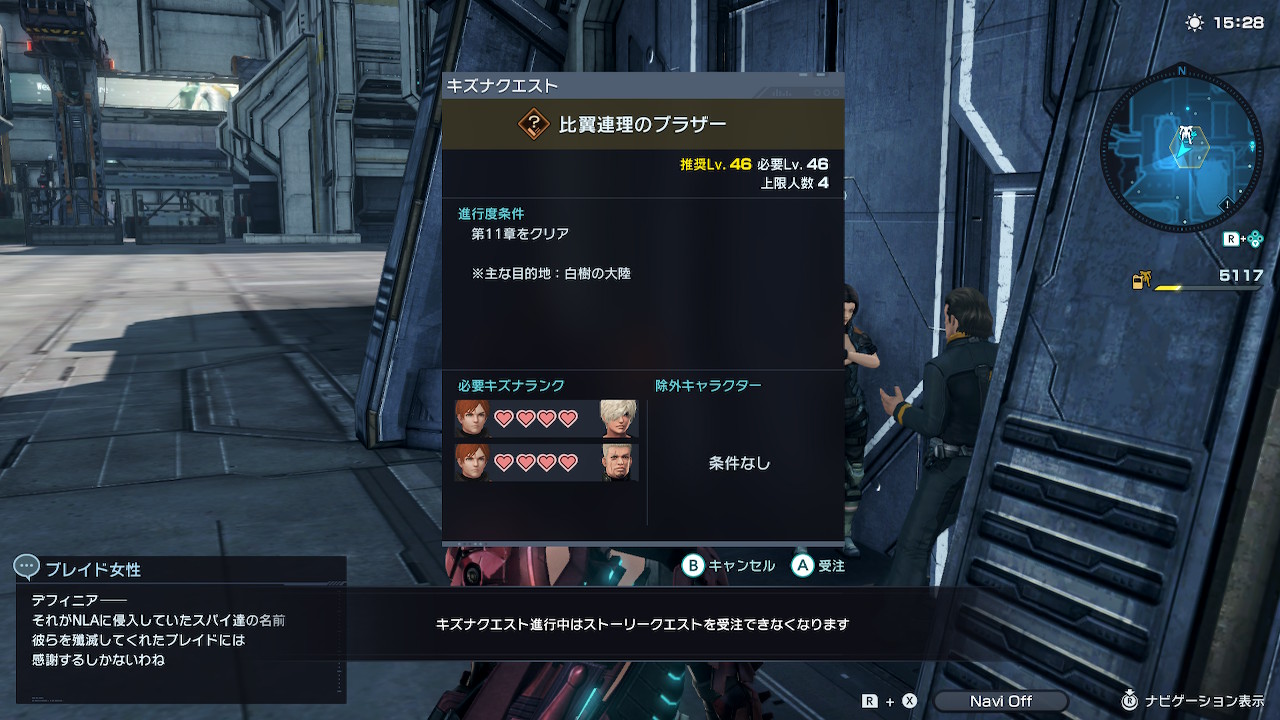The height and width of the screenshot is (720, 1280).
Task: Open the circular minimap
Action: [1181, 147]
